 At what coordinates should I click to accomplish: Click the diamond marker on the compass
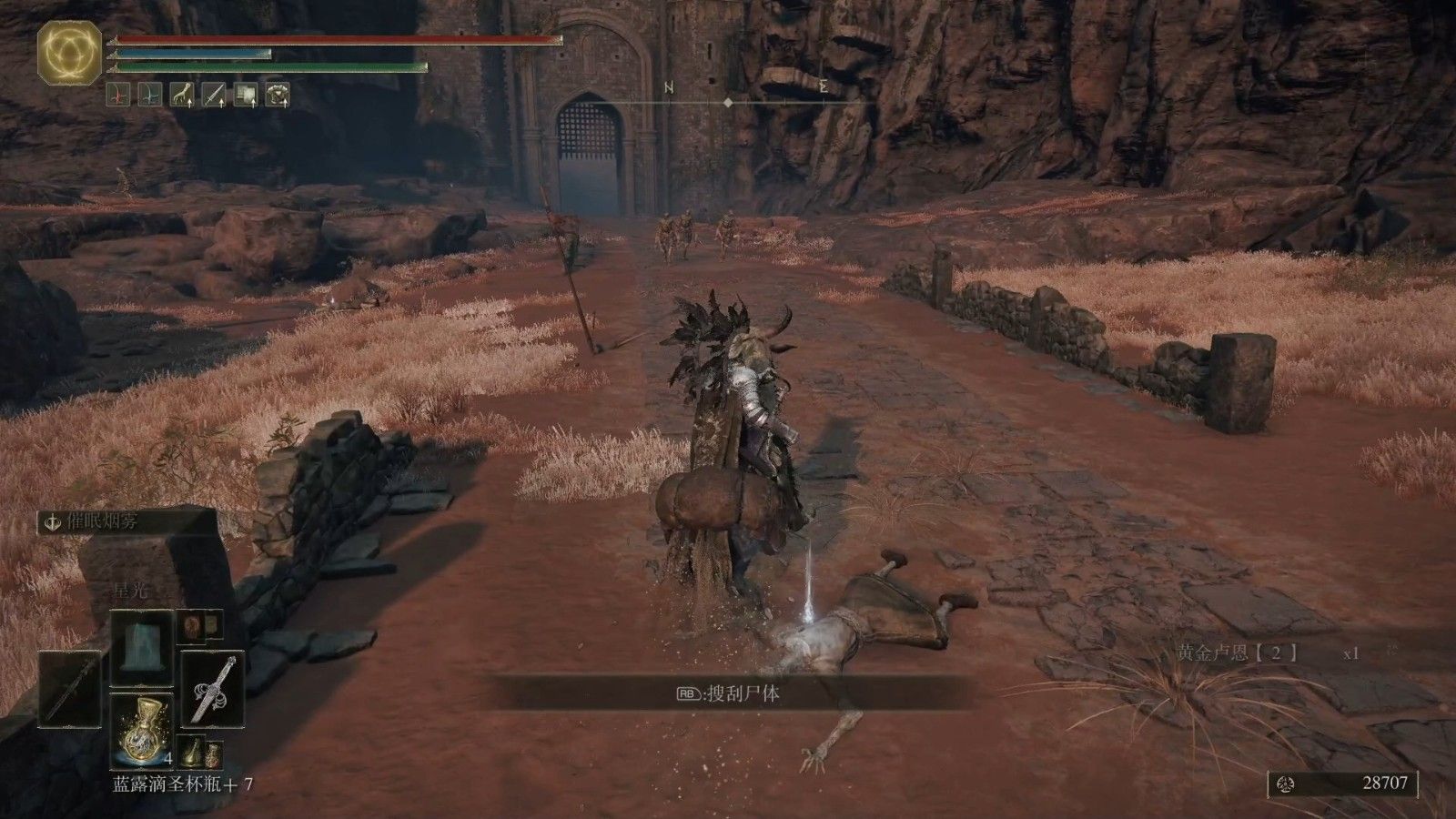(x=730, y=102)
